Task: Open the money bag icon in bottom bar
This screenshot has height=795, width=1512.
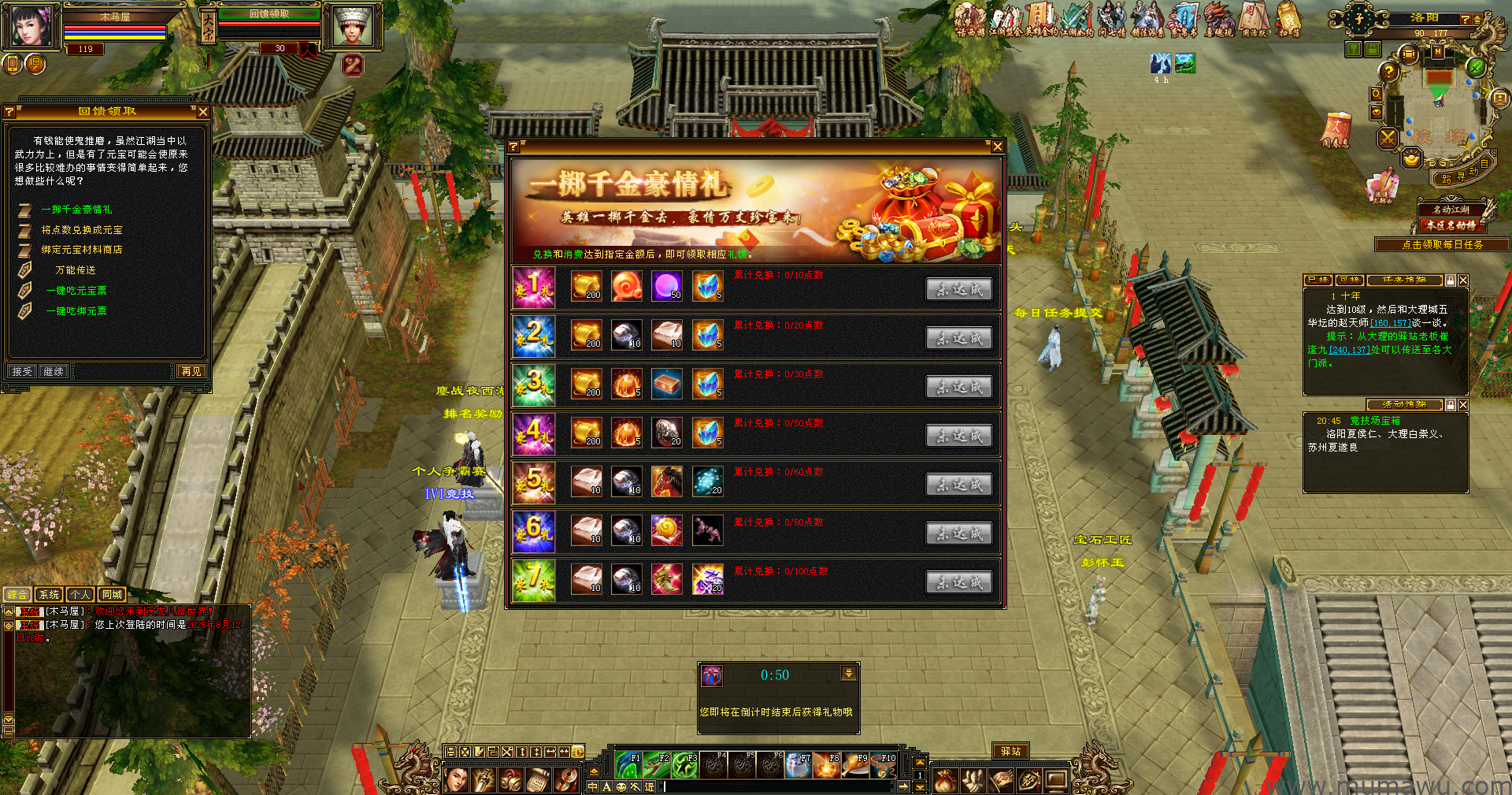Action: (x=945, y=781)
